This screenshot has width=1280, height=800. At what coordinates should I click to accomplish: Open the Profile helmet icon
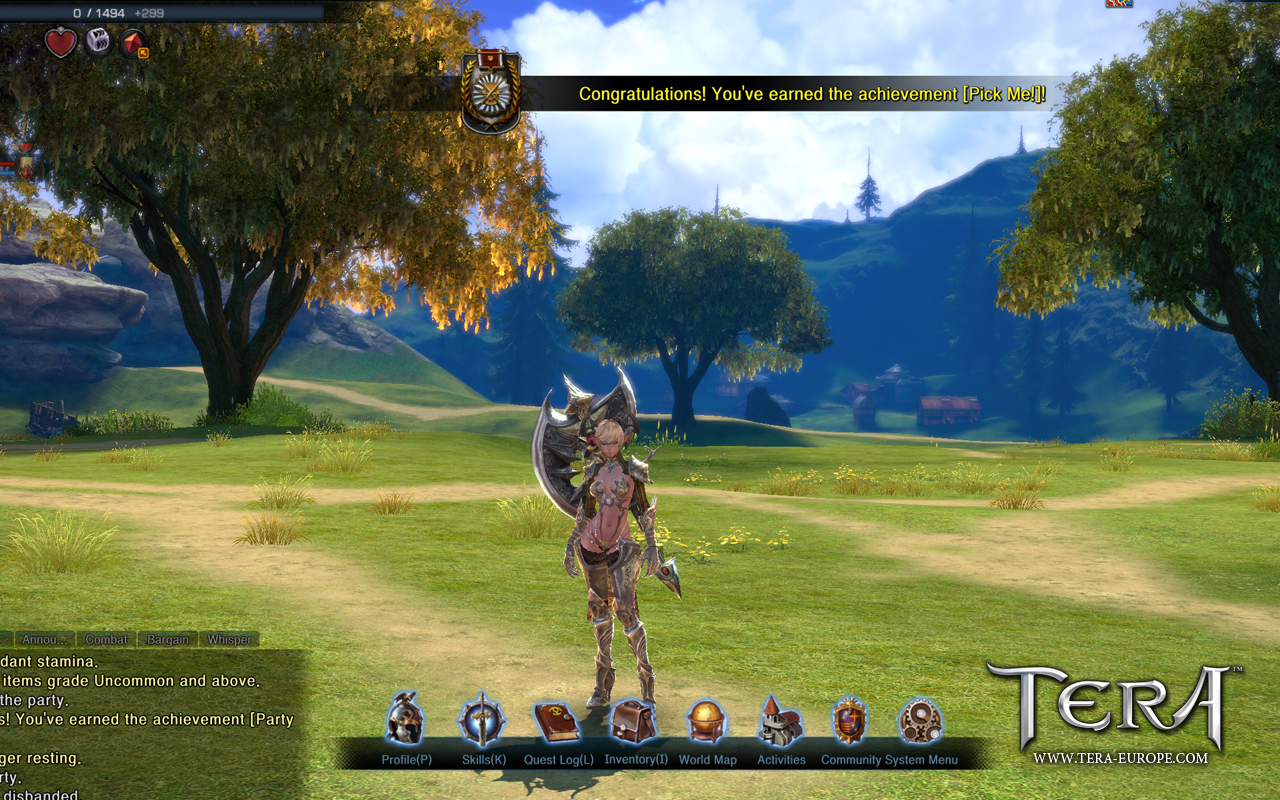[405, 719]
